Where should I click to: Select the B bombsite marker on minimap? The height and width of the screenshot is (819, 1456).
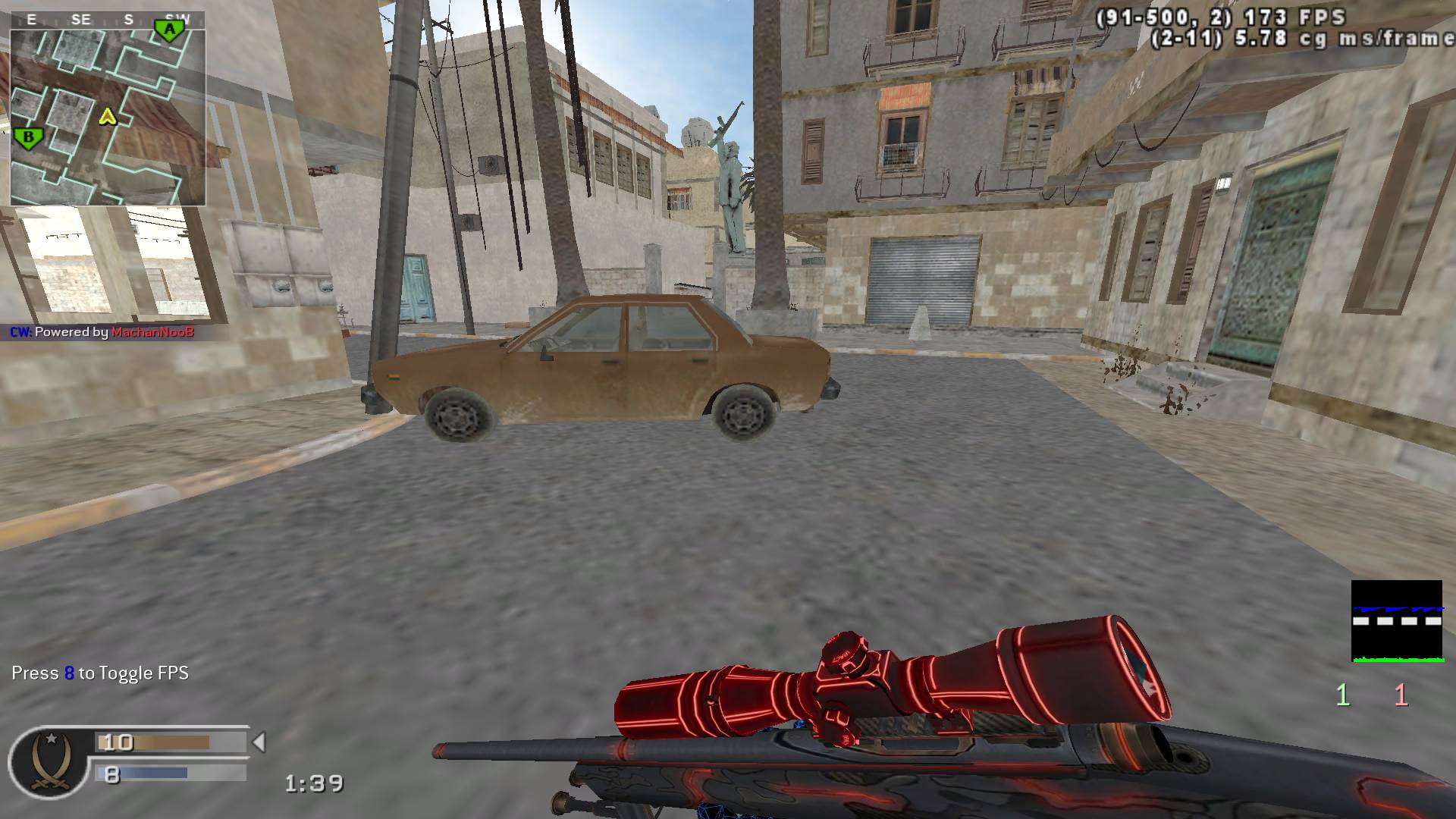pos(28,138)
